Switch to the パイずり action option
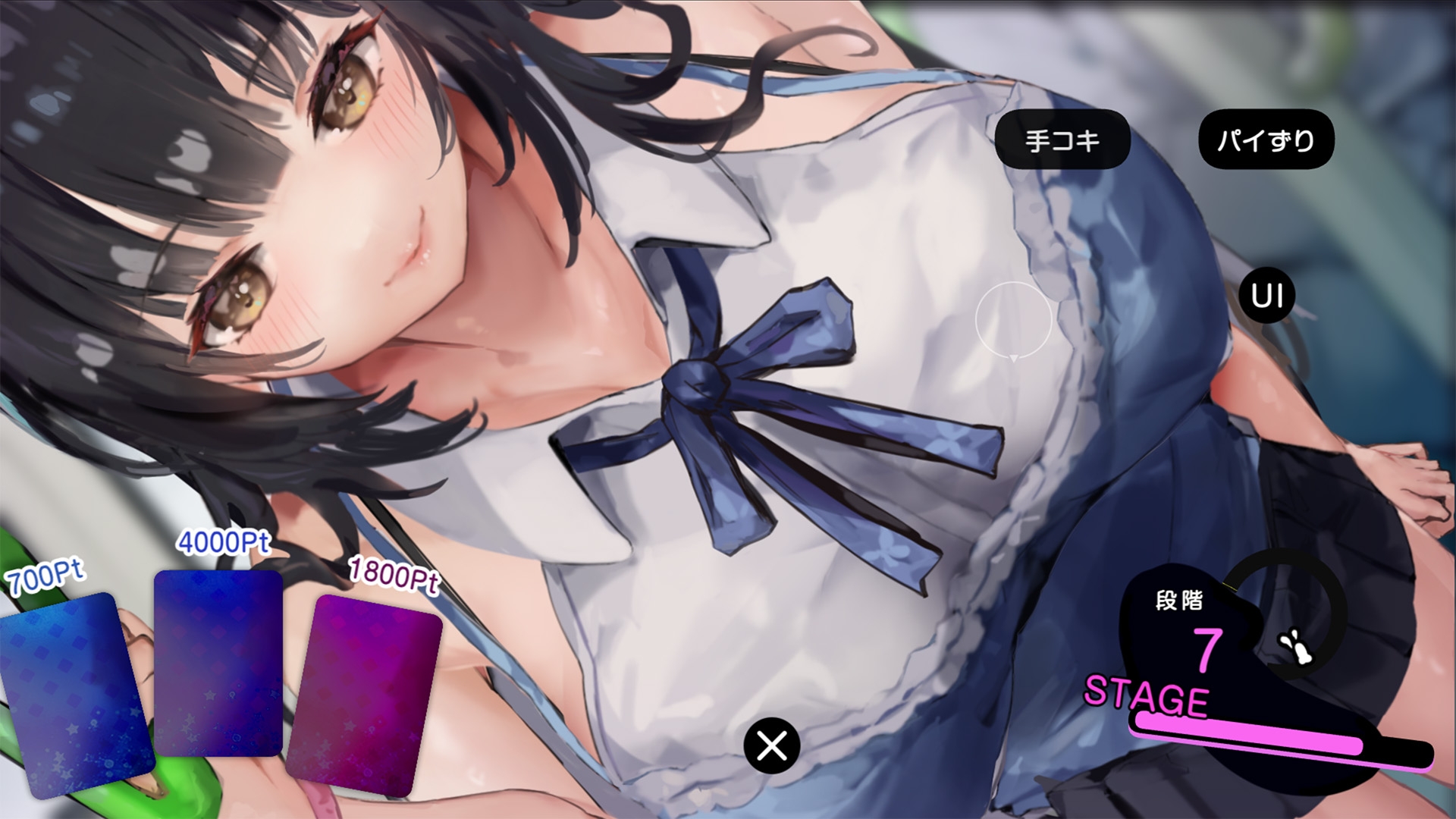 click(x=1266, y=139)
